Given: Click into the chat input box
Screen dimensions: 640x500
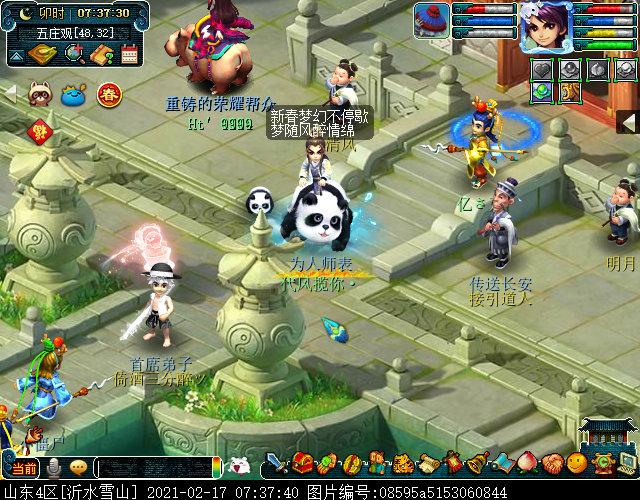Looking at the screenshot, I should 155,467.
